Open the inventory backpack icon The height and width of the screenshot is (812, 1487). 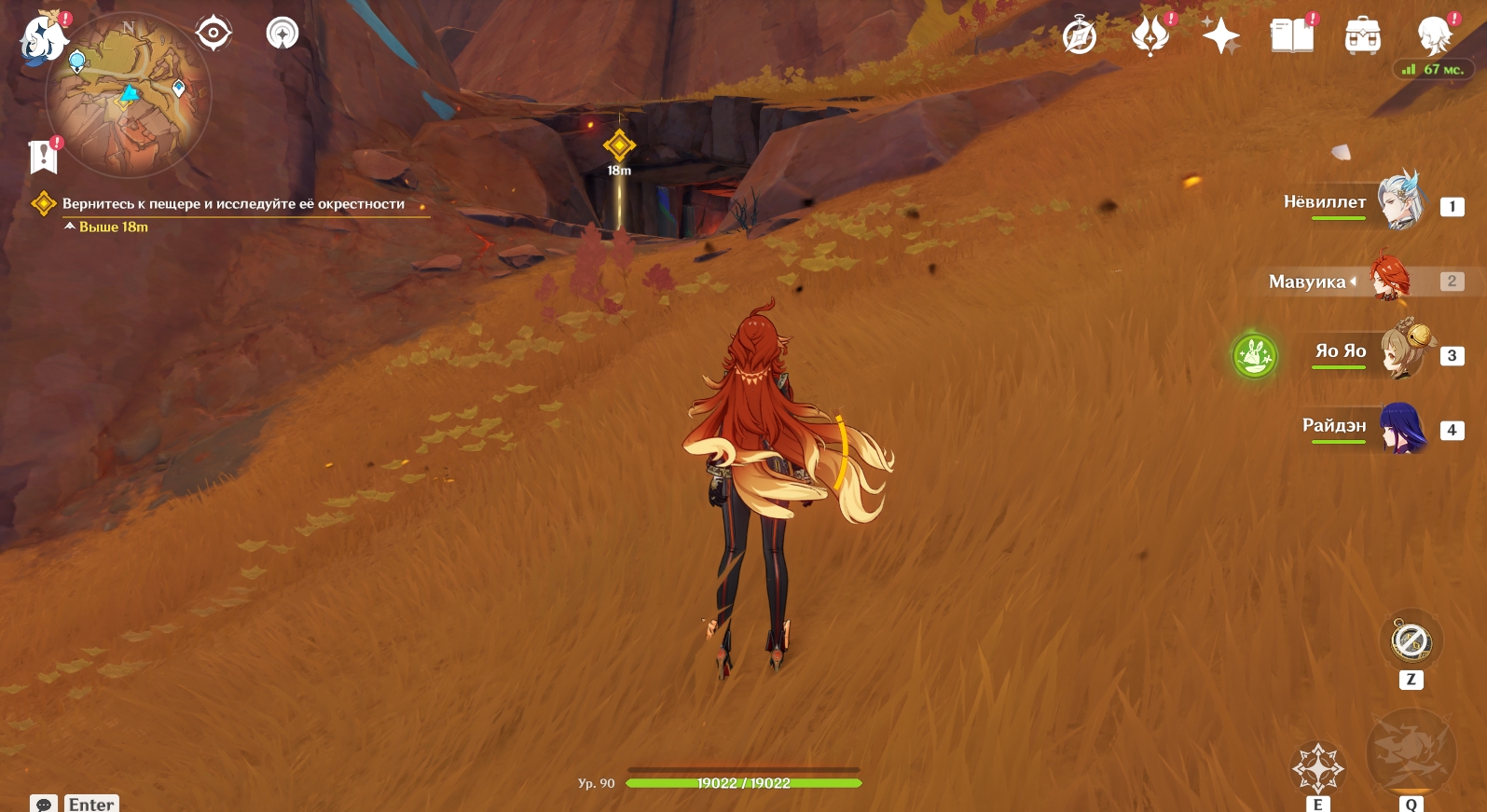coord(1362,36)
